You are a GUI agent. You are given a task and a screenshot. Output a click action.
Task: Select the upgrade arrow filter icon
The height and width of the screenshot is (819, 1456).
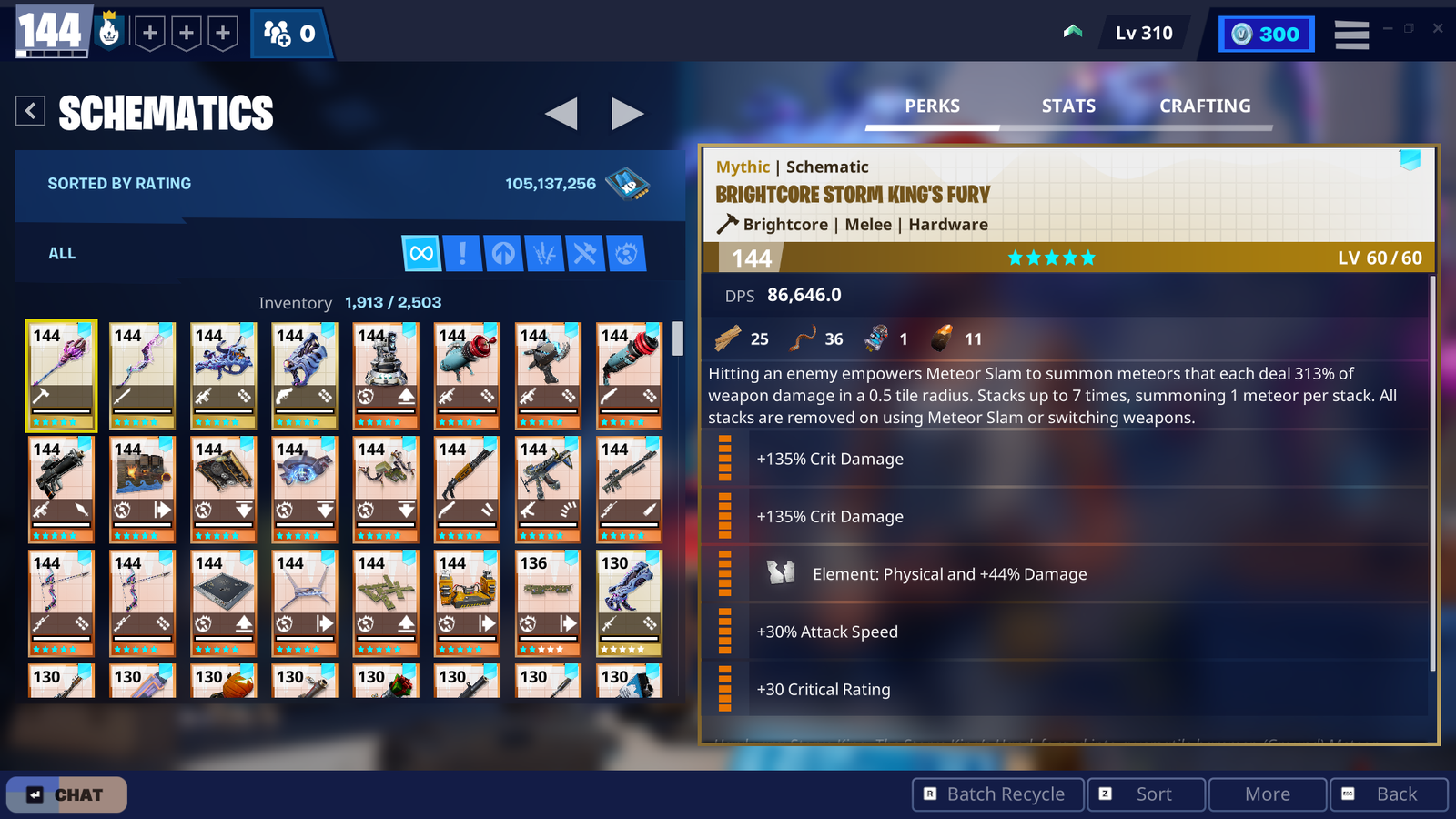pos(505,253)
